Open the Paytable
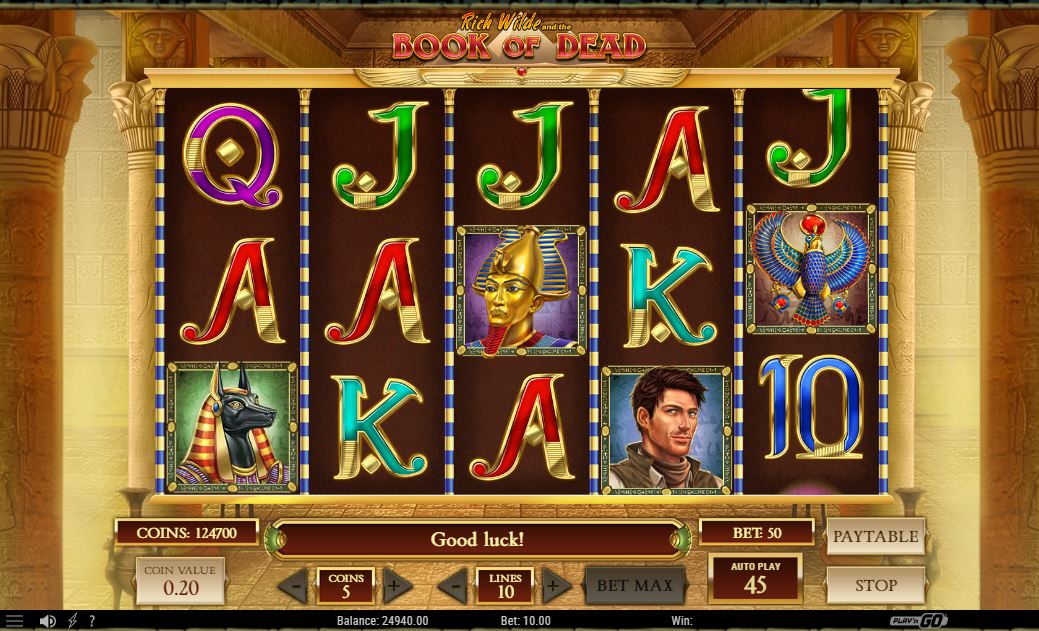1039x631 pixels. click(x=875, y=536)
